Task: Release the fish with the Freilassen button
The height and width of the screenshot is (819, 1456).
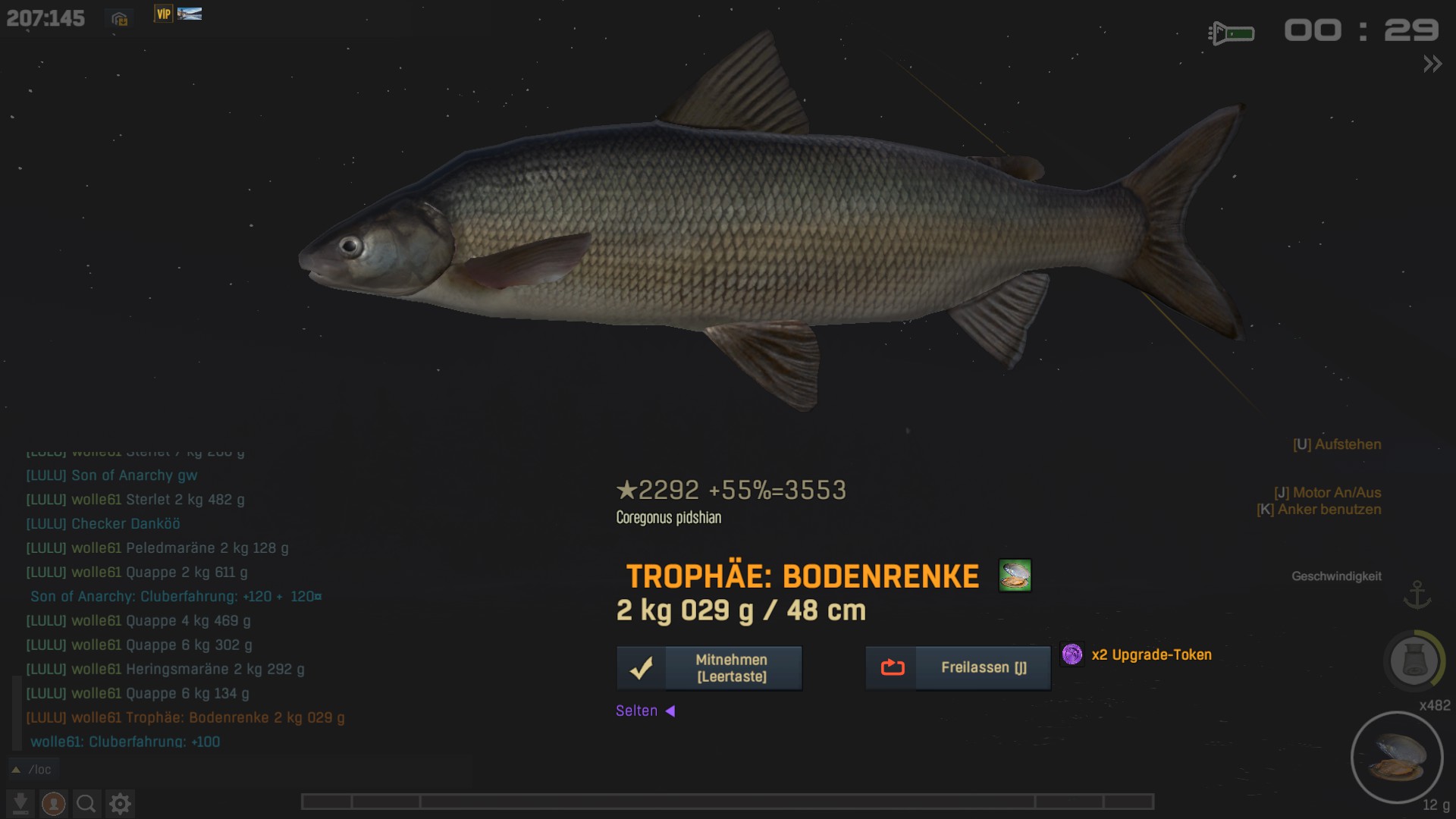Action: [958, 668]
